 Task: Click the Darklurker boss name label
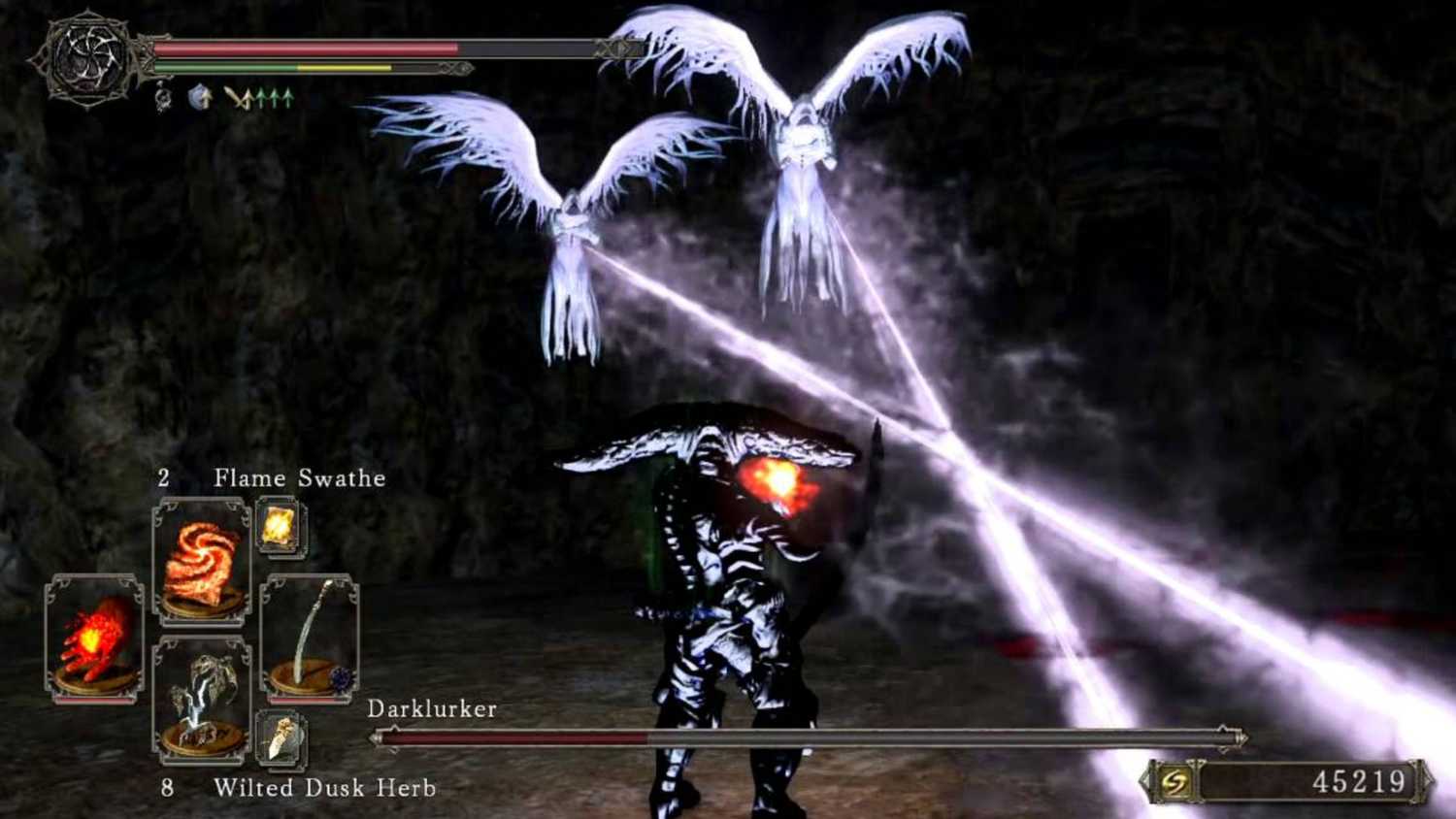[x=432, y=709]
